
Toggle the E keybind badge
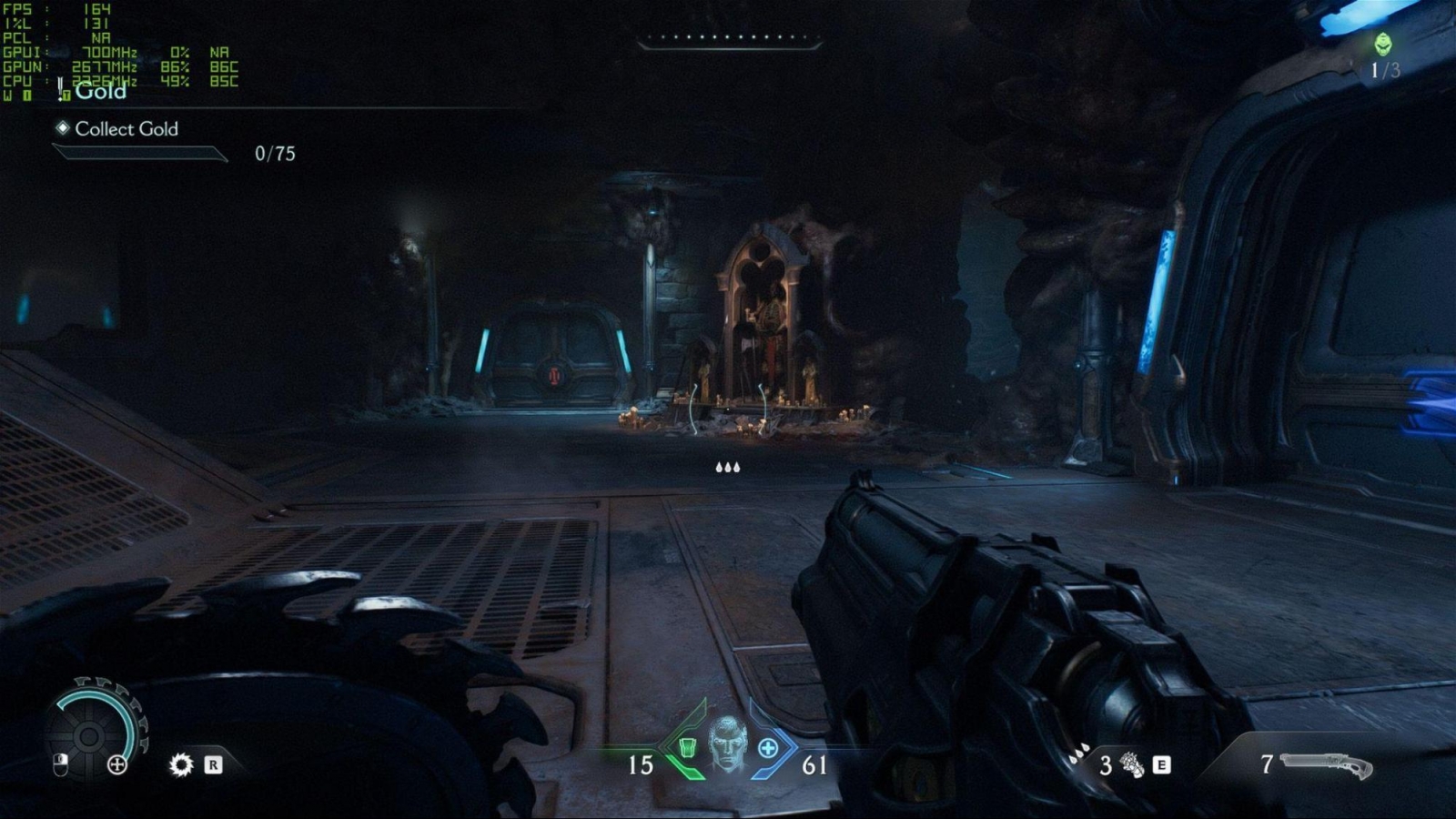[1162, 763]
